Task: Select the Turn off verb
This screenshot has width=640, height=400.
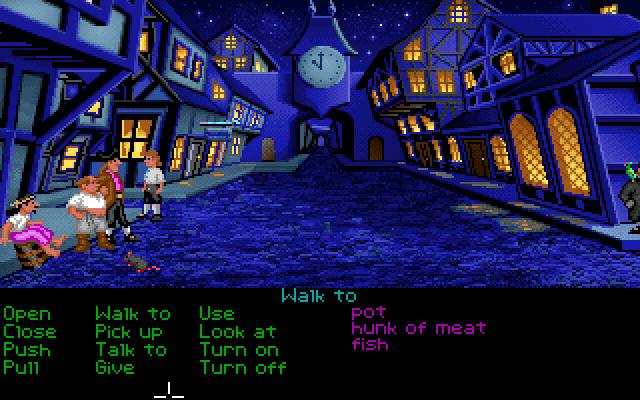Action: click(243, 367)
